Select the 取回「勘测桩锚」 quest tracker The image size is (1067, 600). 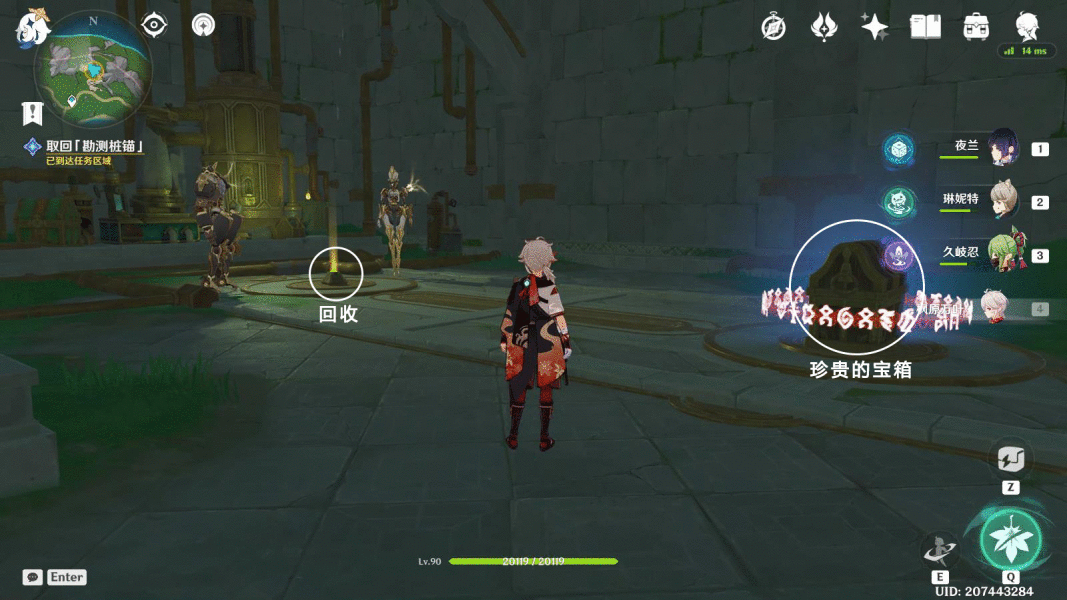[94, 147]
